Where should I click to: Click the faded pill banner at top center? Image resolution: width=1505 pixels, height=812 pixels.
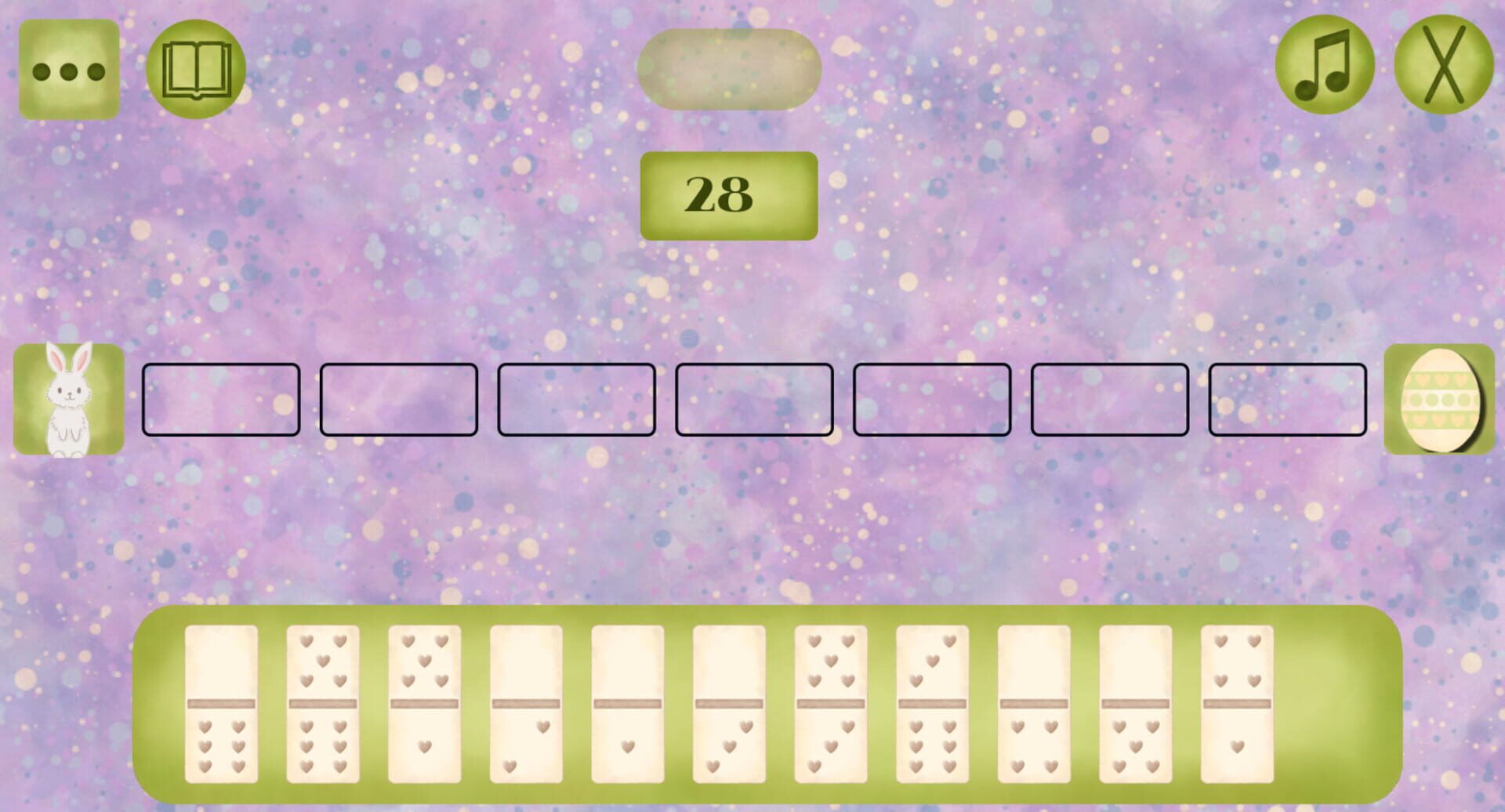[729, 67]
